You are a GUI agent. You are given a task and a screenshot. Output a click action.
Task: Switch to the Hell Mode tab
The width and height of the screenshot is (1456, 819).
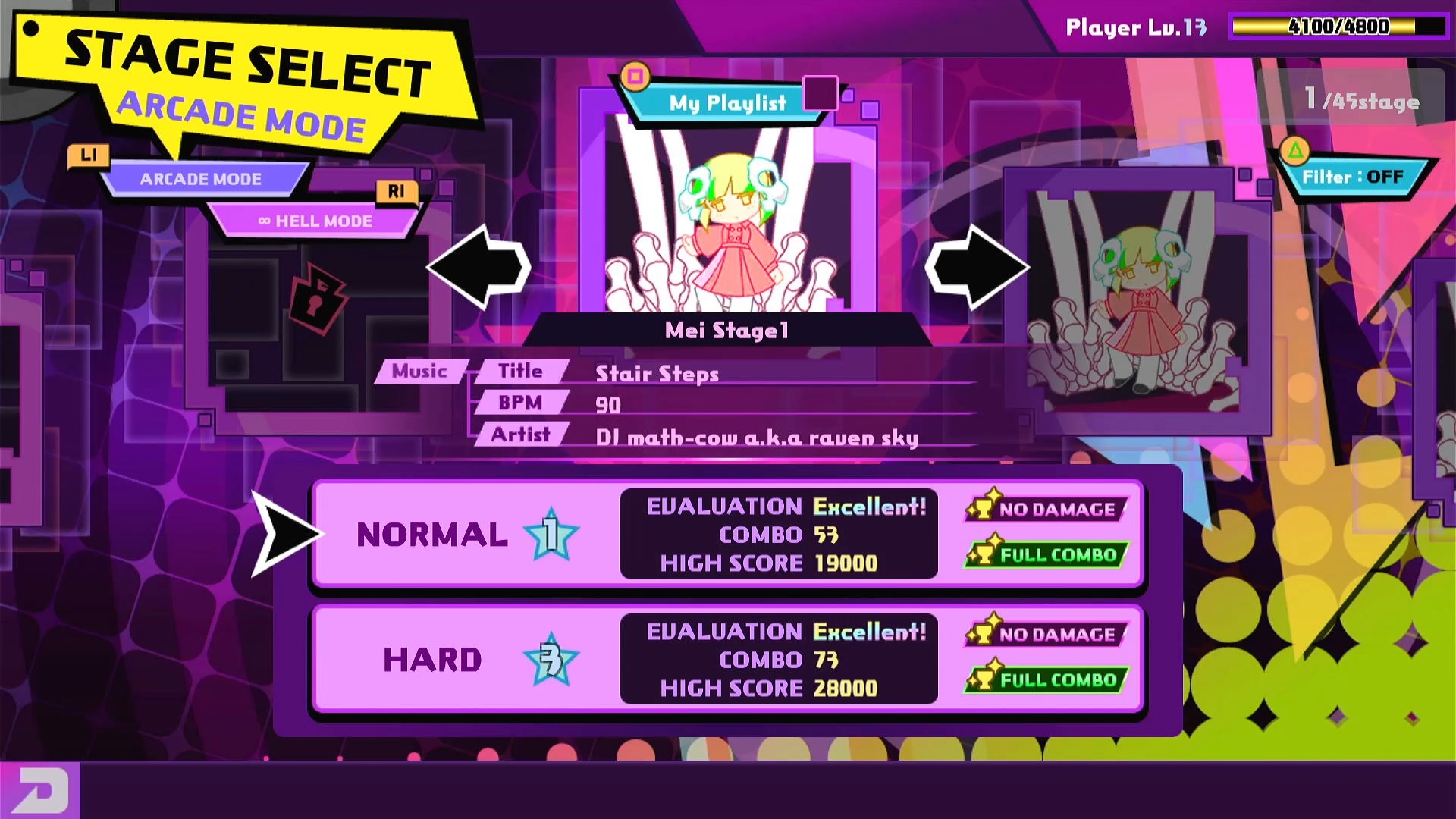pyautogui.click(x=315, y=221)
